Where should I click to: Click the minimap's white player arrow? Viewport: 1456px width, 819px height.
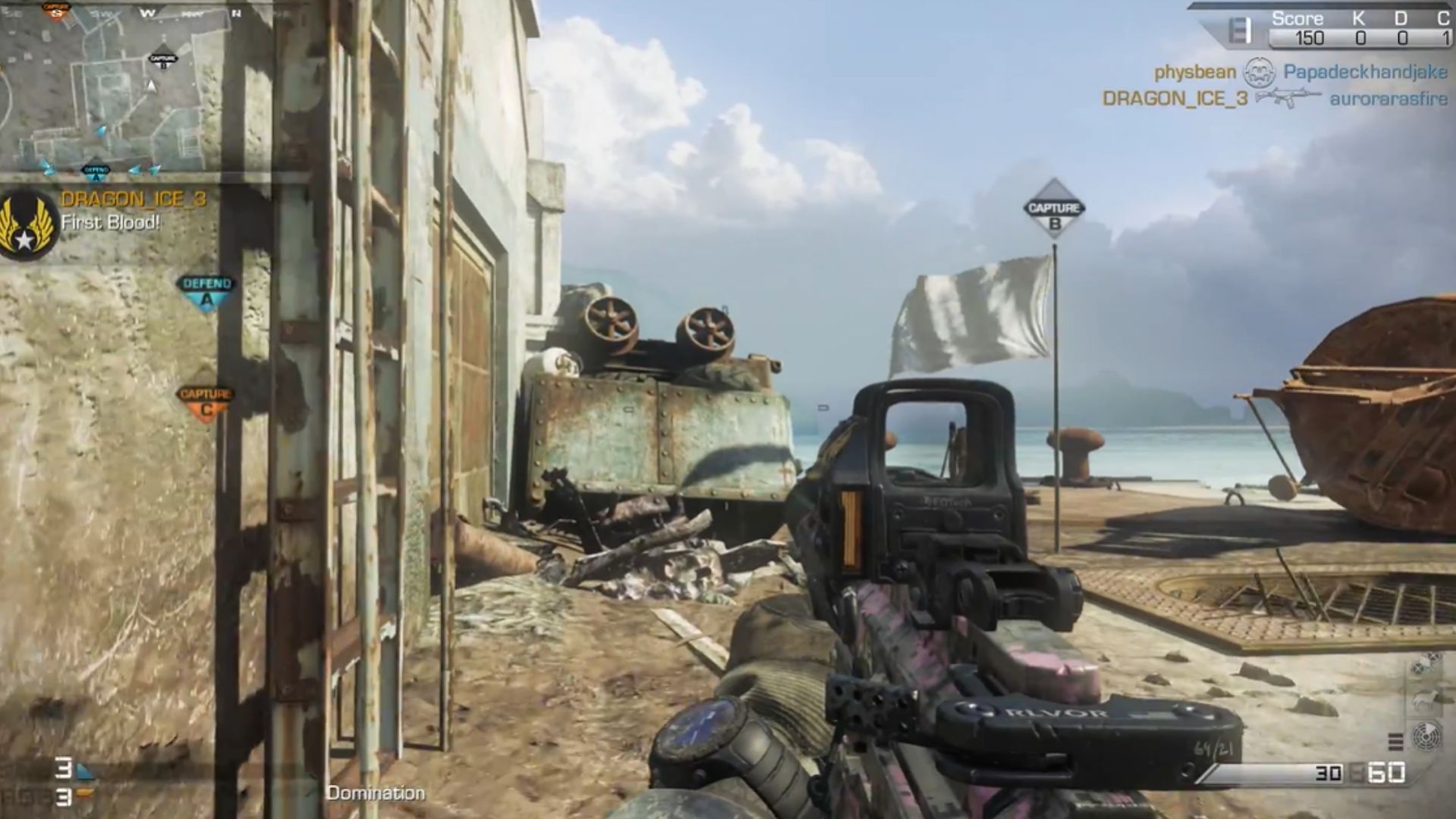pos(152,86)
